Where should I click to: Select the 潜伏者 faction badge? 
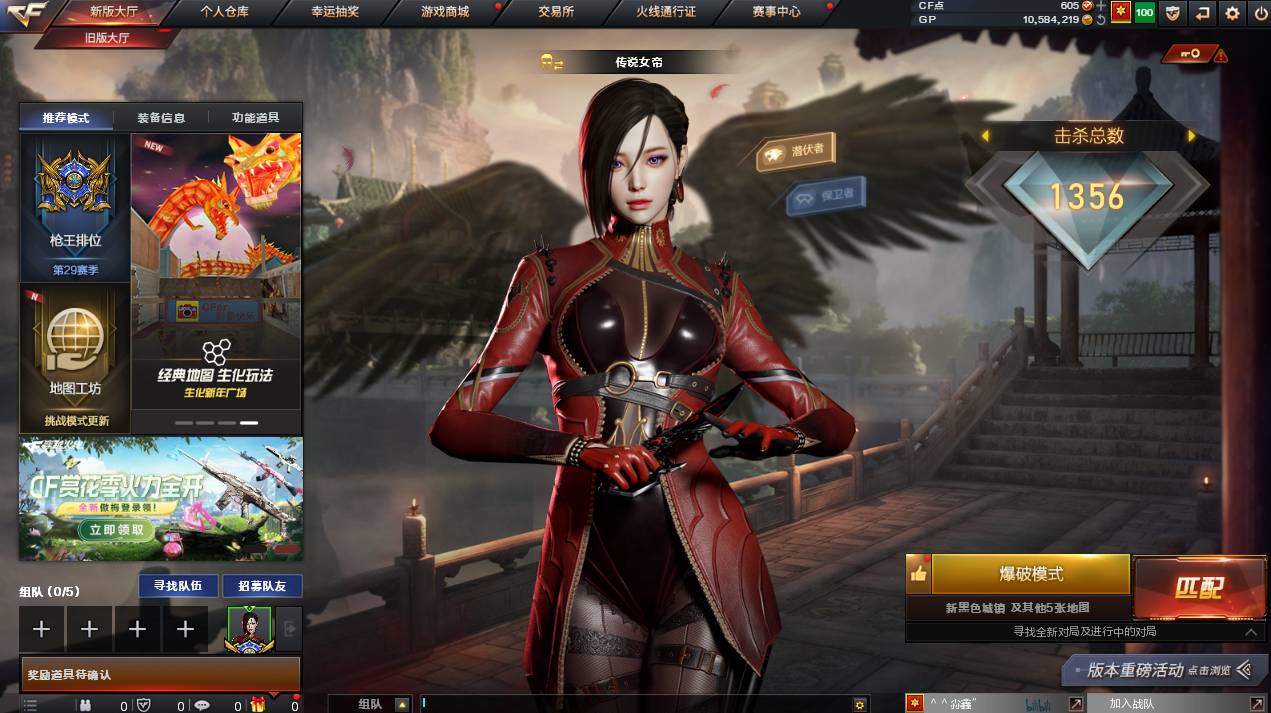(x=795, y=153)
